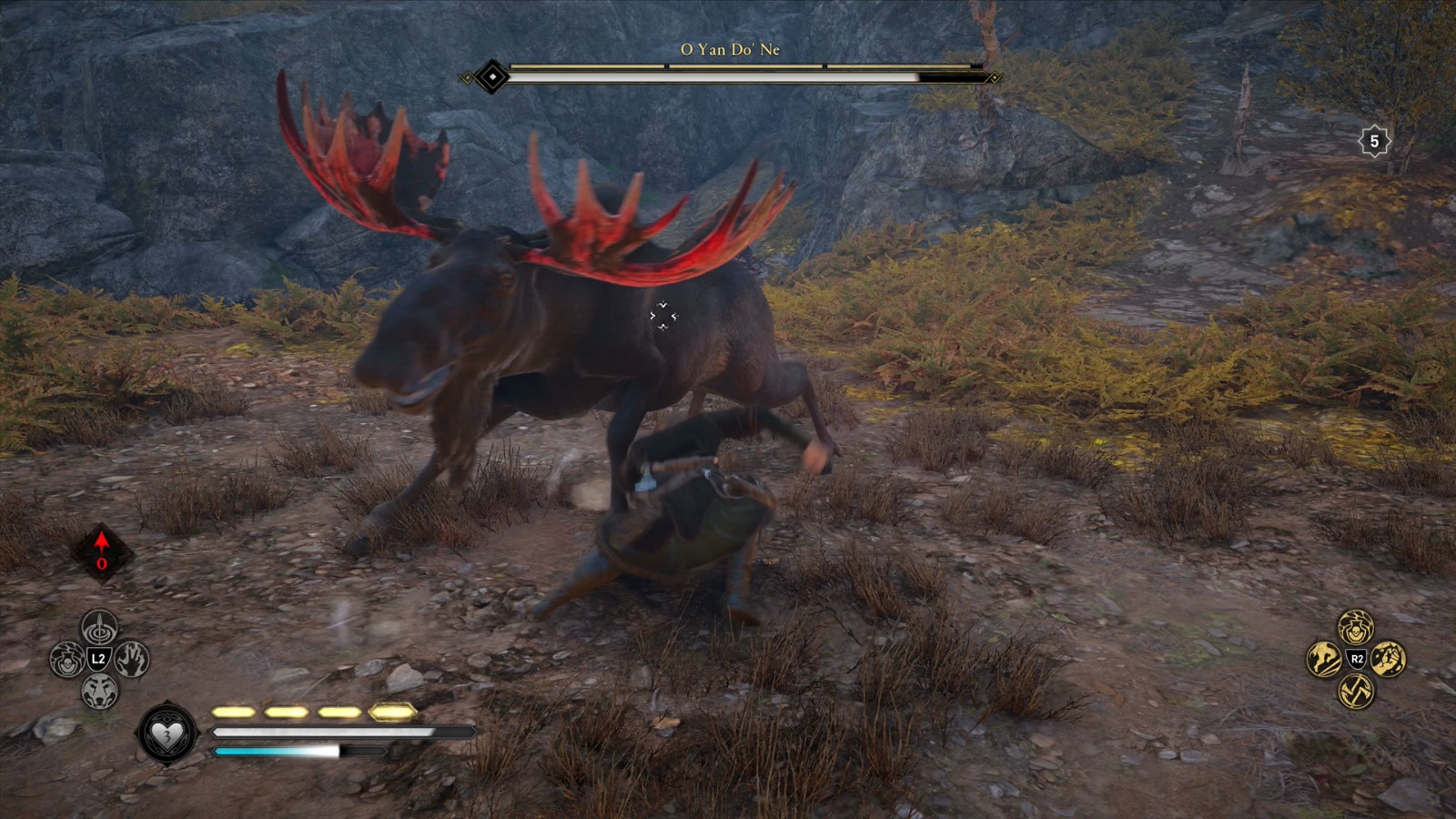Select the claw hand ability icon

133,659
